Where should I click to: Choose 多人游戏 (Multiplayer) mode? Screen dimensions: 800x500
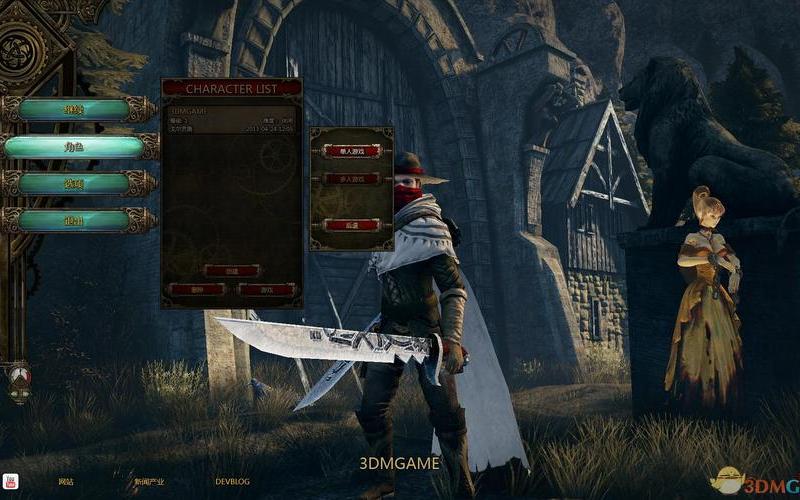[x=351, y=178]
